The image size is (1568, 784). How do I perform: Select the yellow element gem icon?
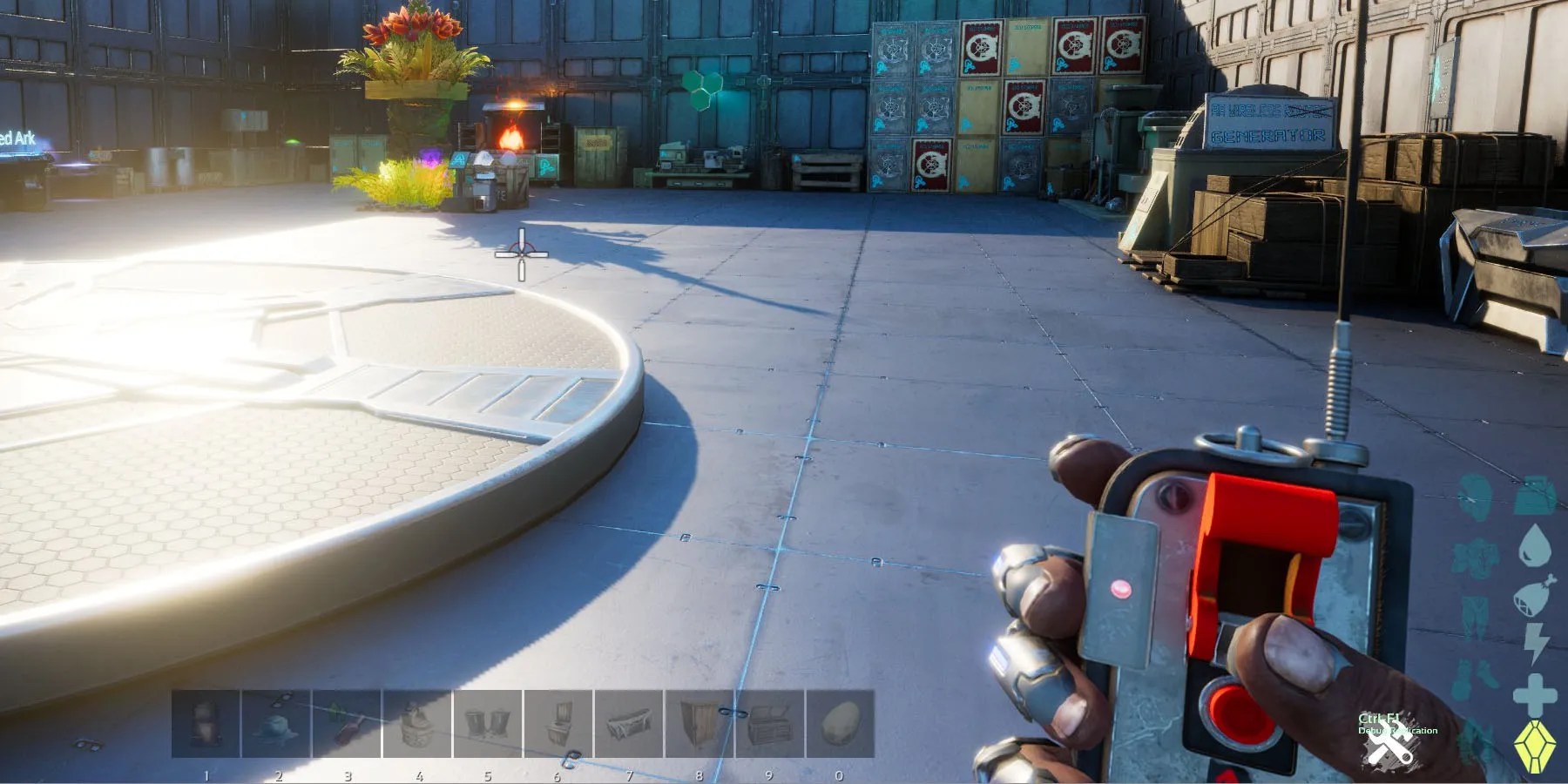[1535, 741]
